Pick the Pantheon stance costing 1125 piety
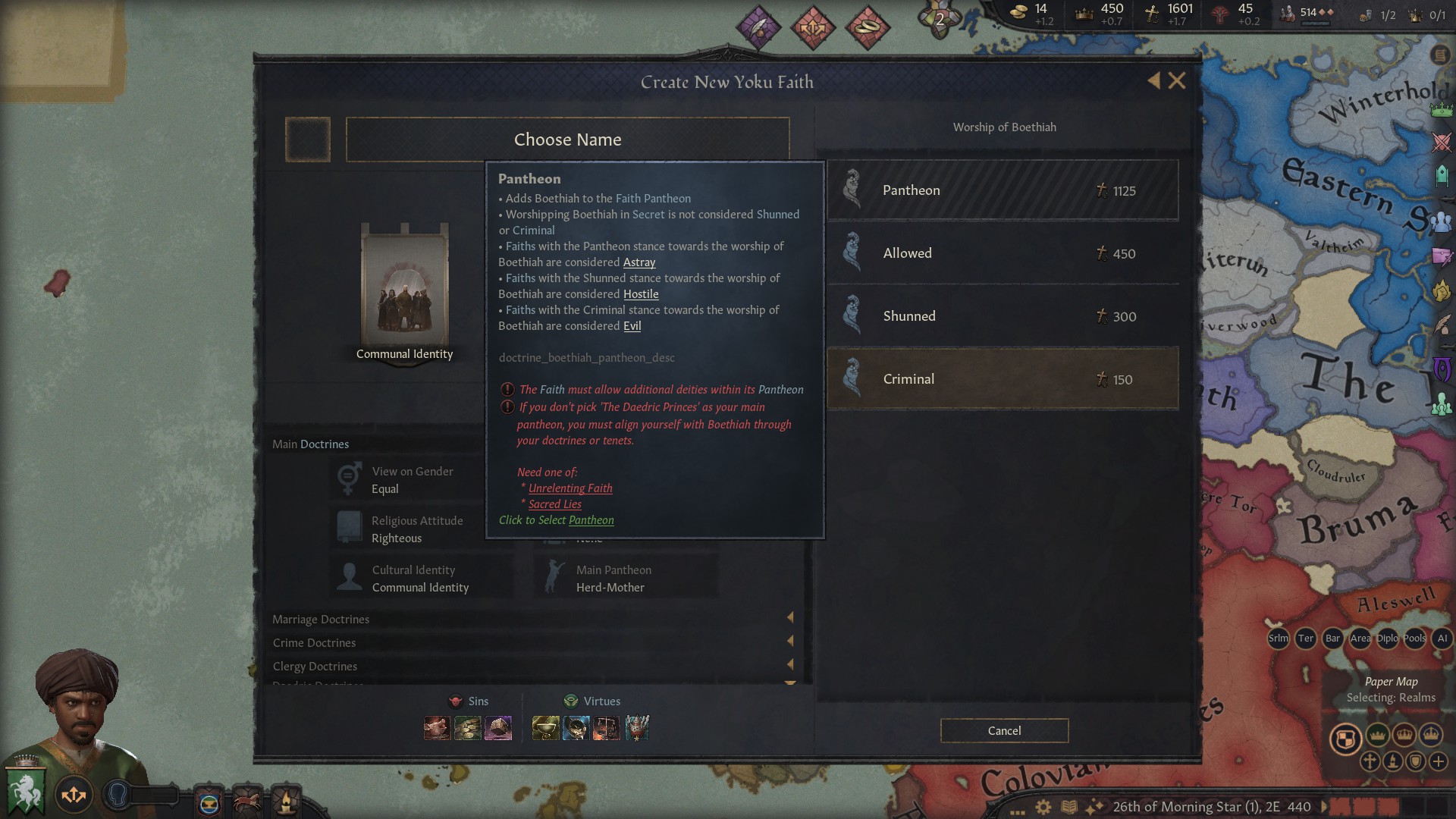Screen dimensions: 1456x819 pos(1001,190)
